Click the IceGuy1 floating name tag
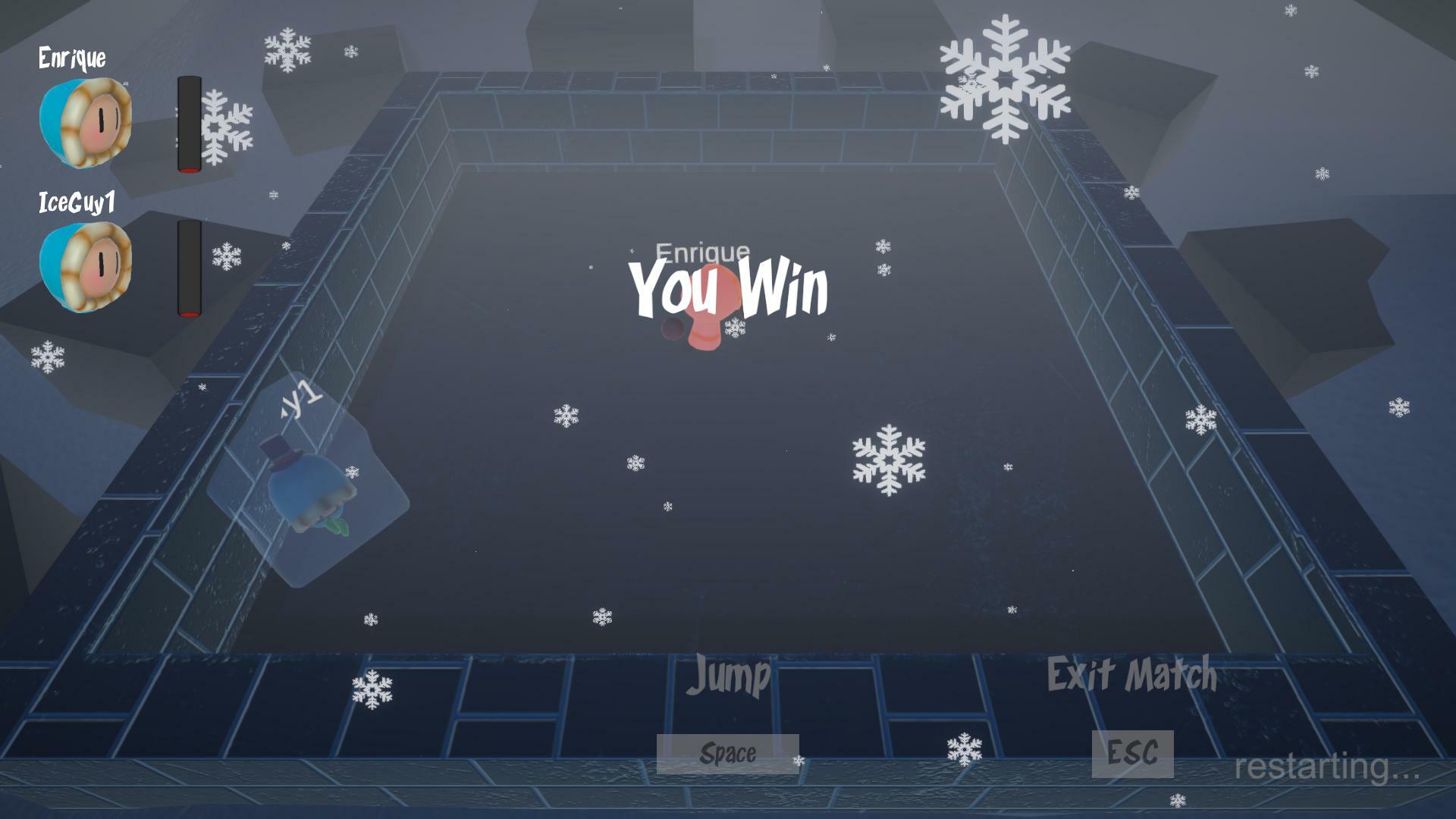 pos(296,398)
